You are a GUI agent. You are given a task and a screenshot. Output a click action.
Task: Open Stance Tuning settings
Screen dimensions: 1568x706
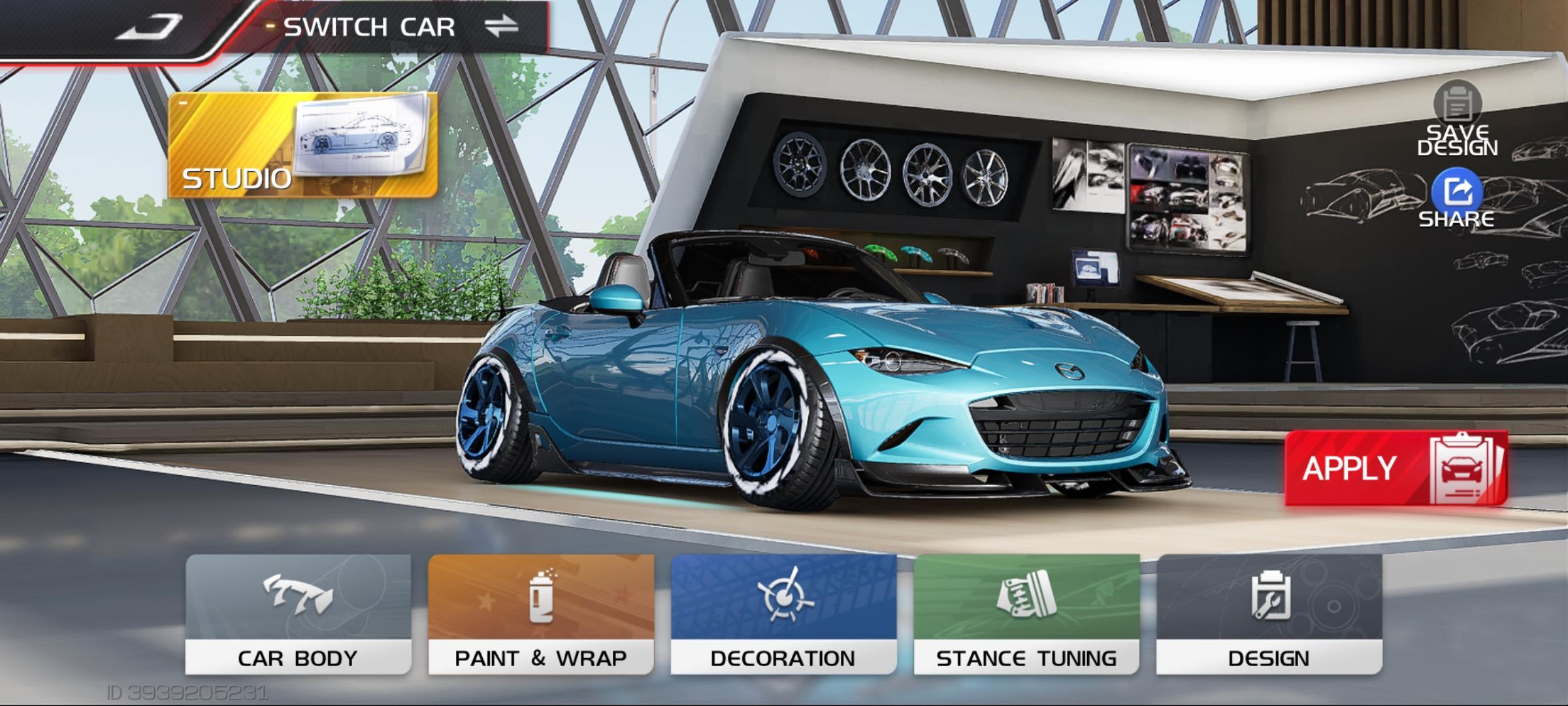pos(1026,614)
